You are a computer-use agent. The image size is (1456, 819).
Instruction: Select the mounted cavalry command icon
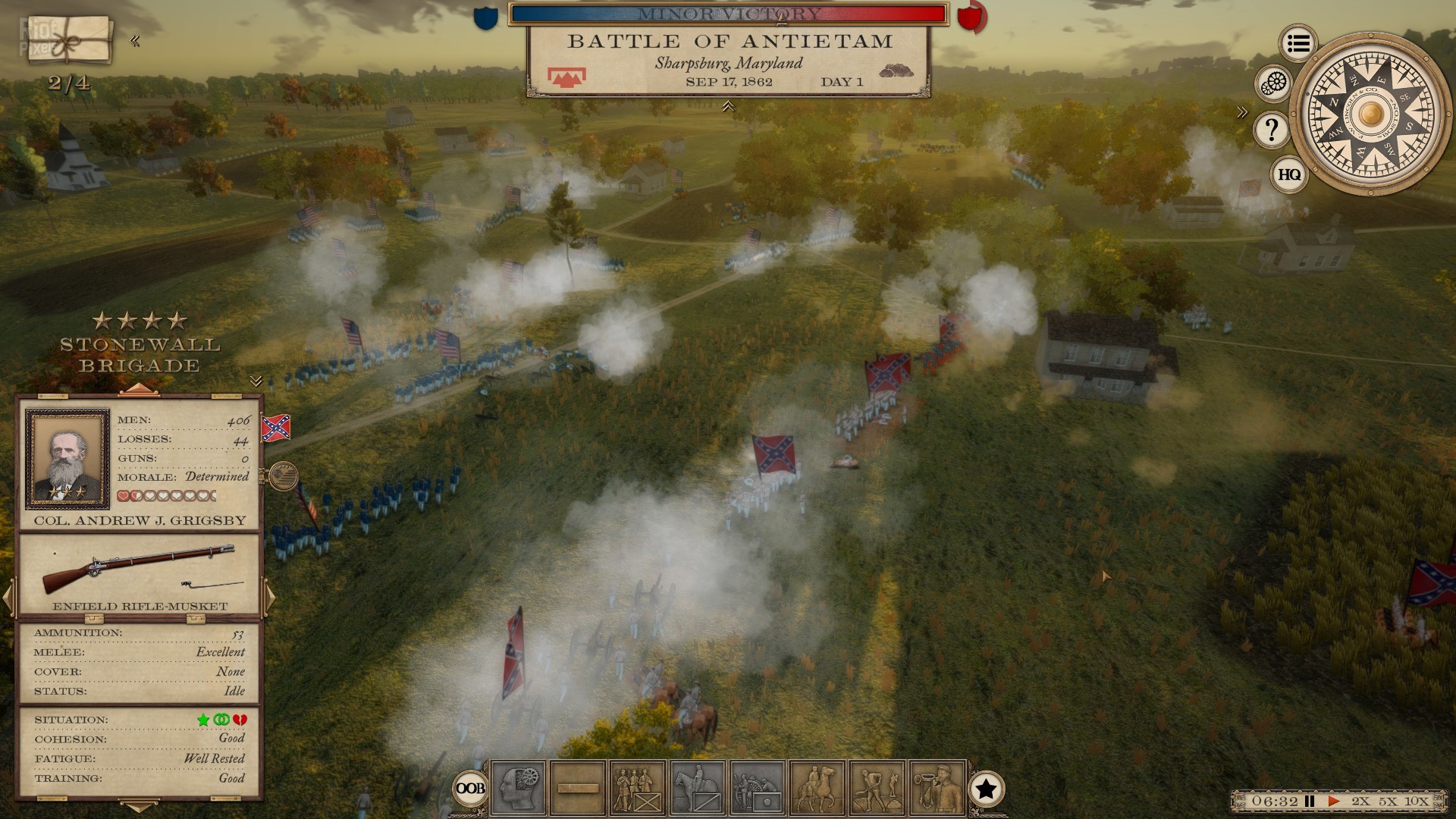point(697,789)
